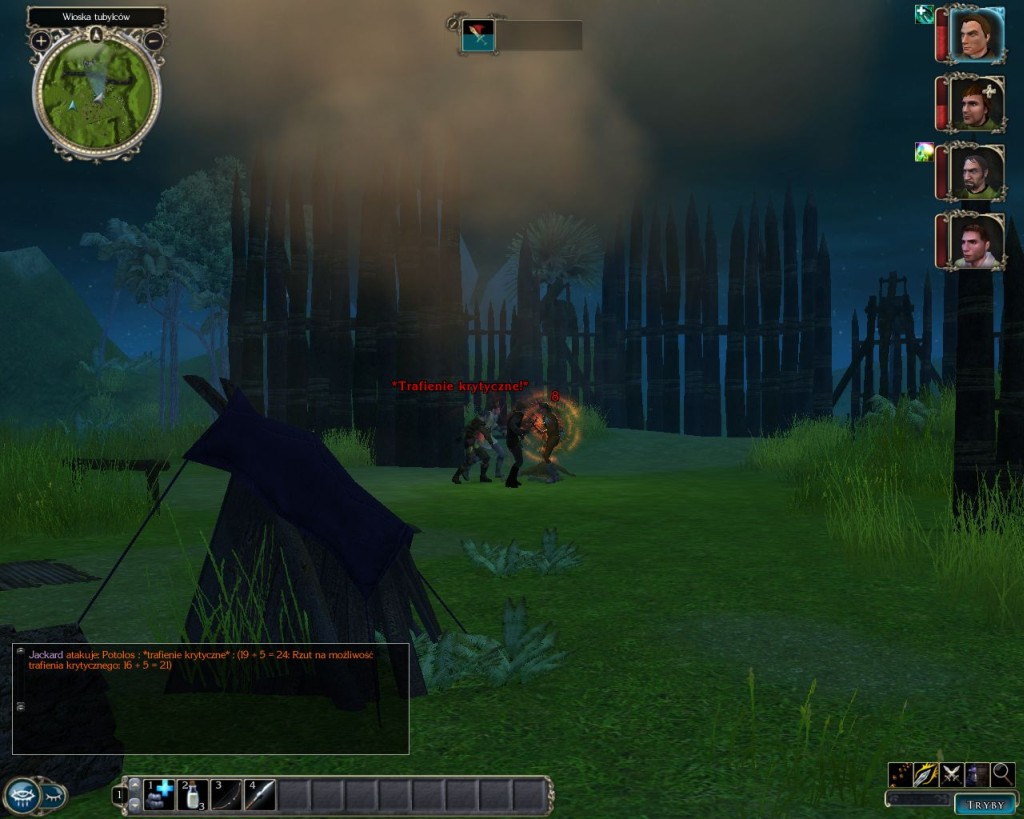Select the first party member portrait
The image size is (1024, 819).
[x=976, y=35]
